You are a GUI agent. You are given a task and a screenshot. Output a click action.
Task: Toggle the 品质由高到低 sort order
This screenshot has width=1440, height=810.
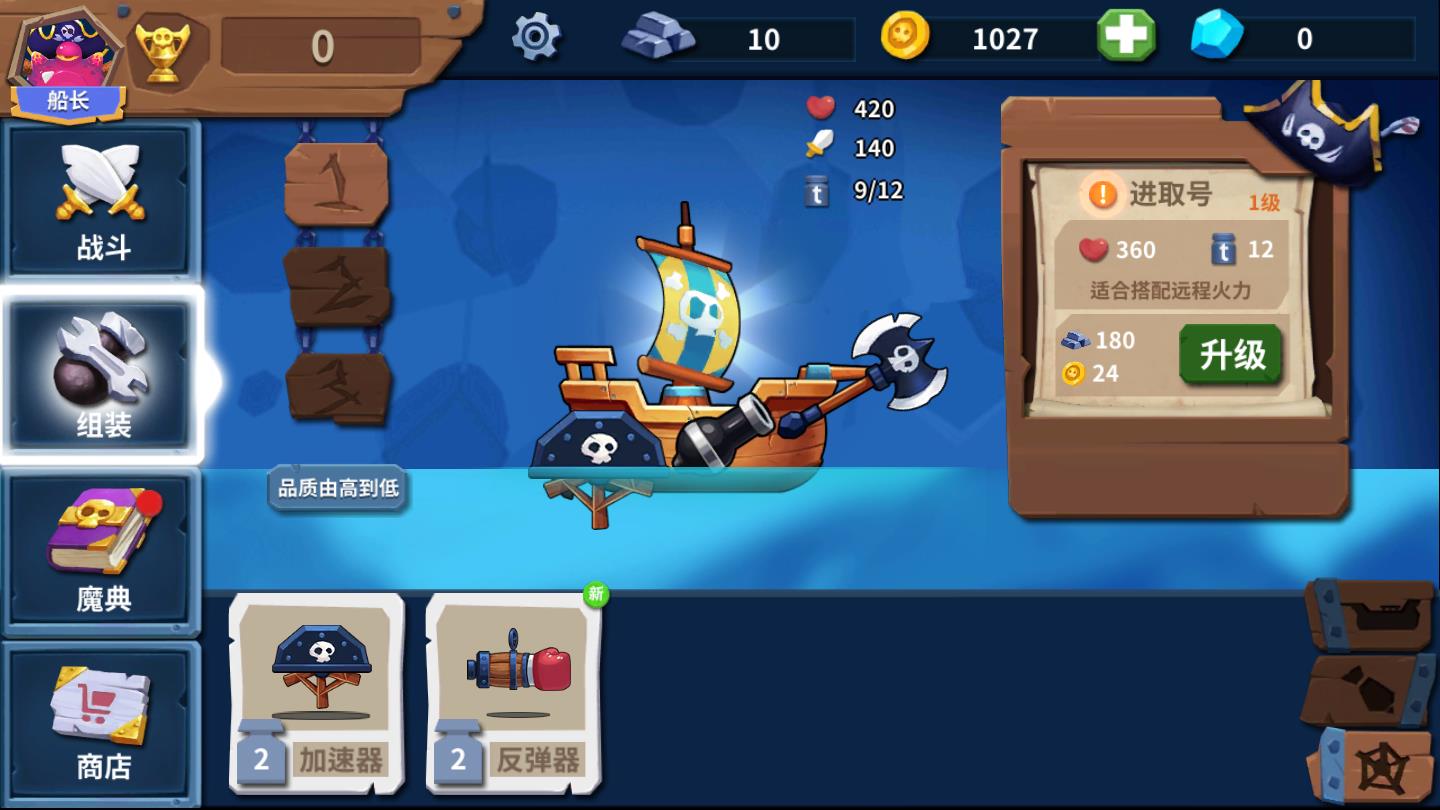tap(338, 488)
